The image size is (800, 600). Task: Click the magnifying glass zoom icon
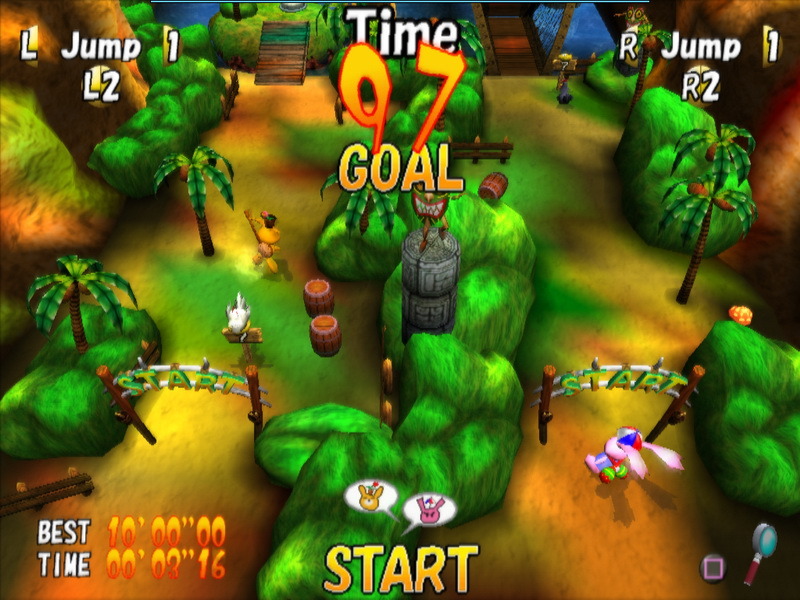click(x=759, y=549)
